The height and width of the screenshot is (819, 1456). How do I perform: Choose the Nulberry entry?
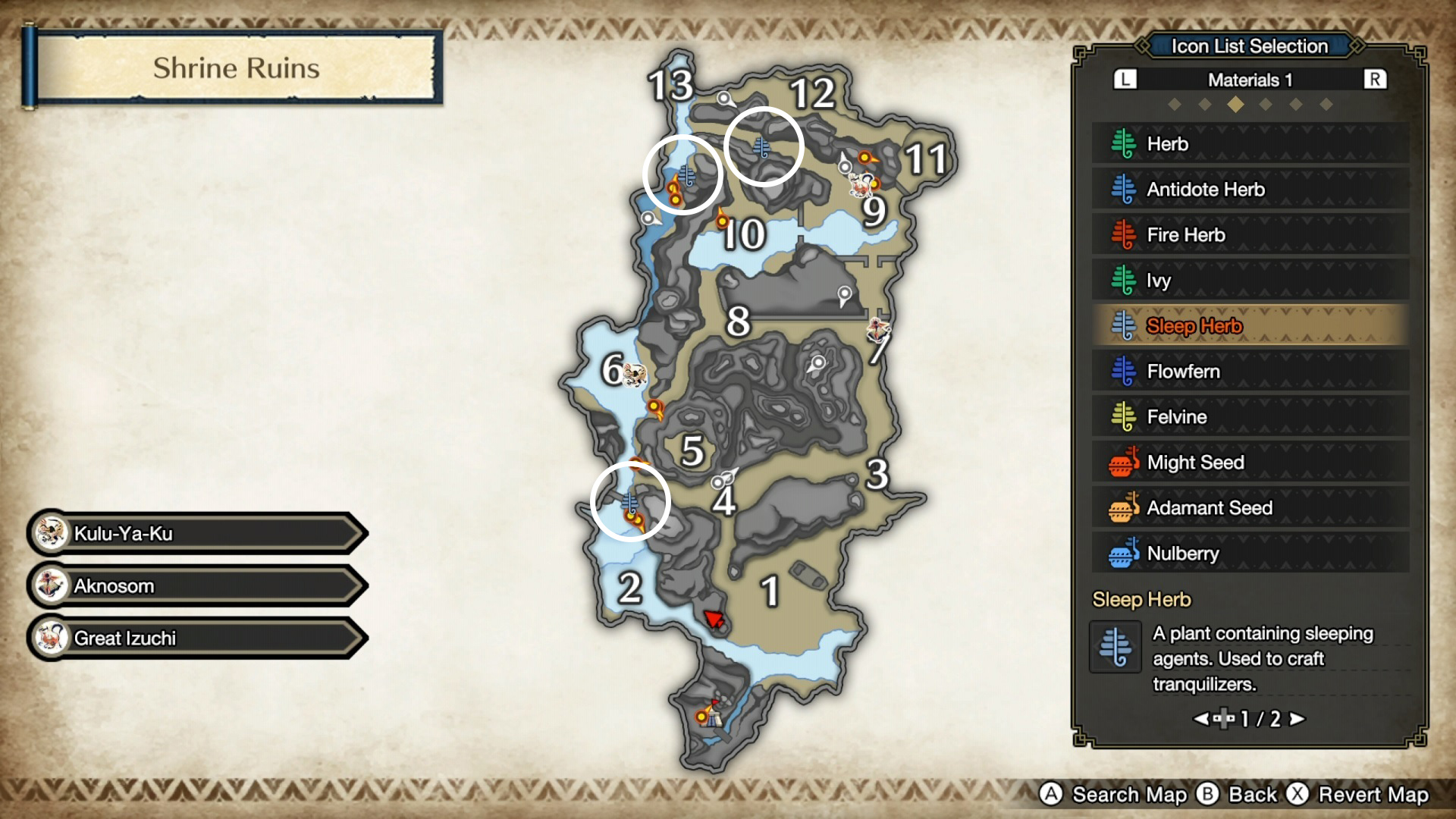(1250, 554)
